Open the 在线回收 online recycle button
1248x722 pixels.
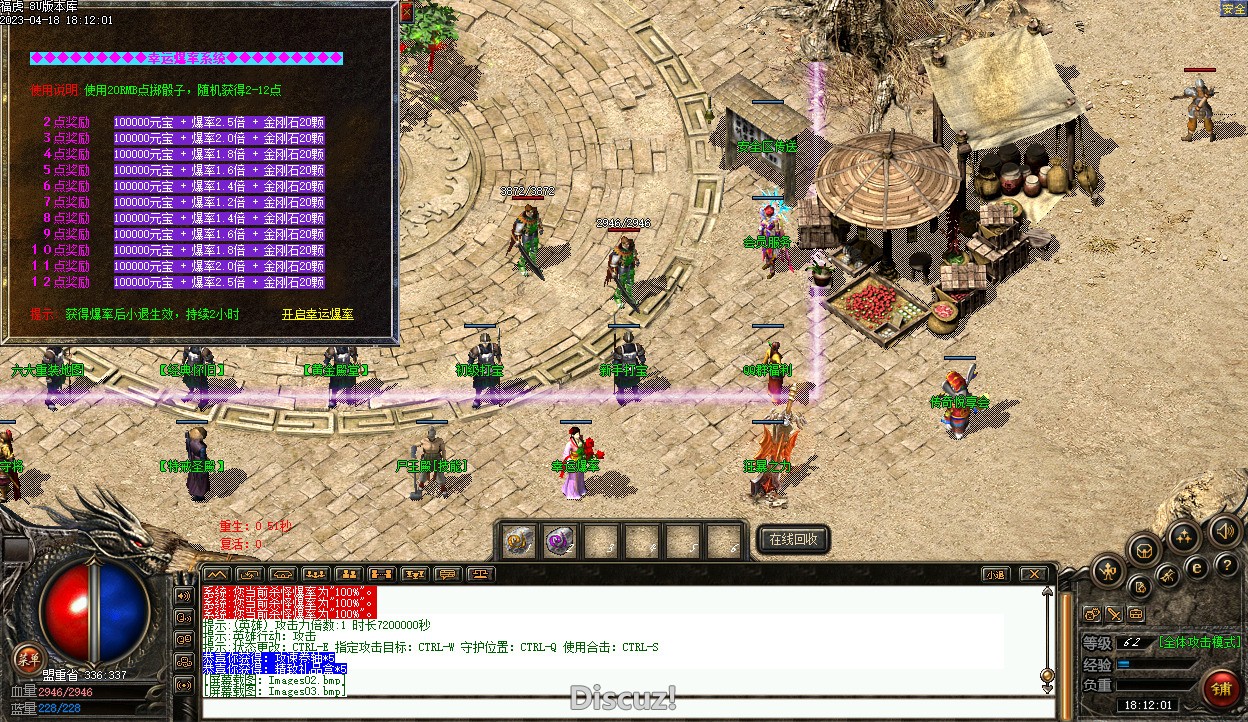[x=793, y=539]
